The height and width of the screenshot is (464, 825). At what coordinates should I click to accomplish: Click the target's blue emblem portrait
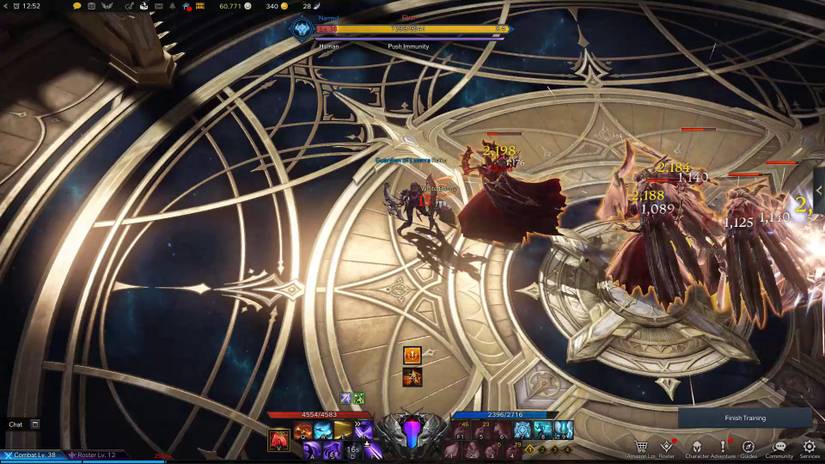click(299, 30)
